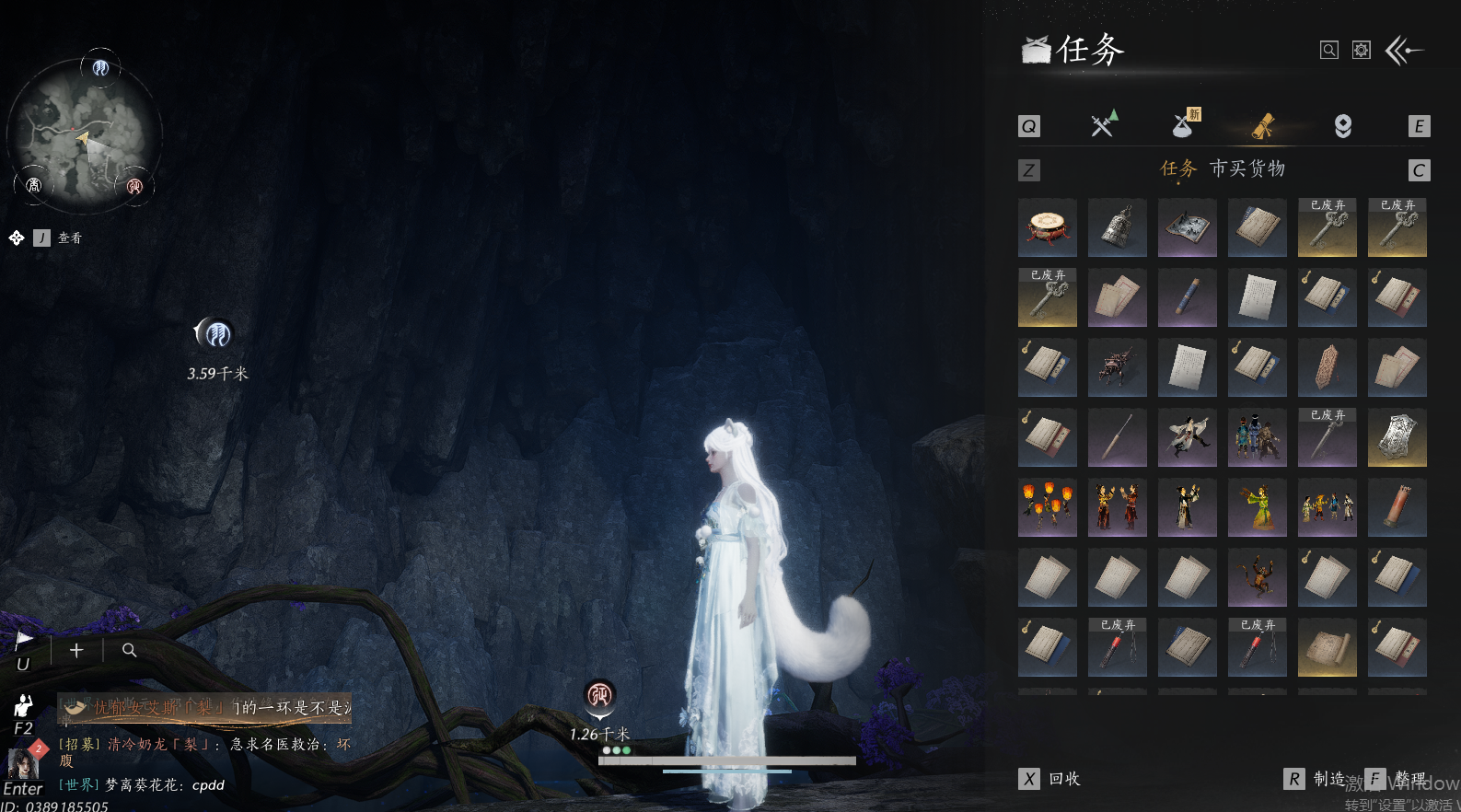The image size is (1461, 812).
Task: Switch to the coin stack tab
Action: [1343, 126]
